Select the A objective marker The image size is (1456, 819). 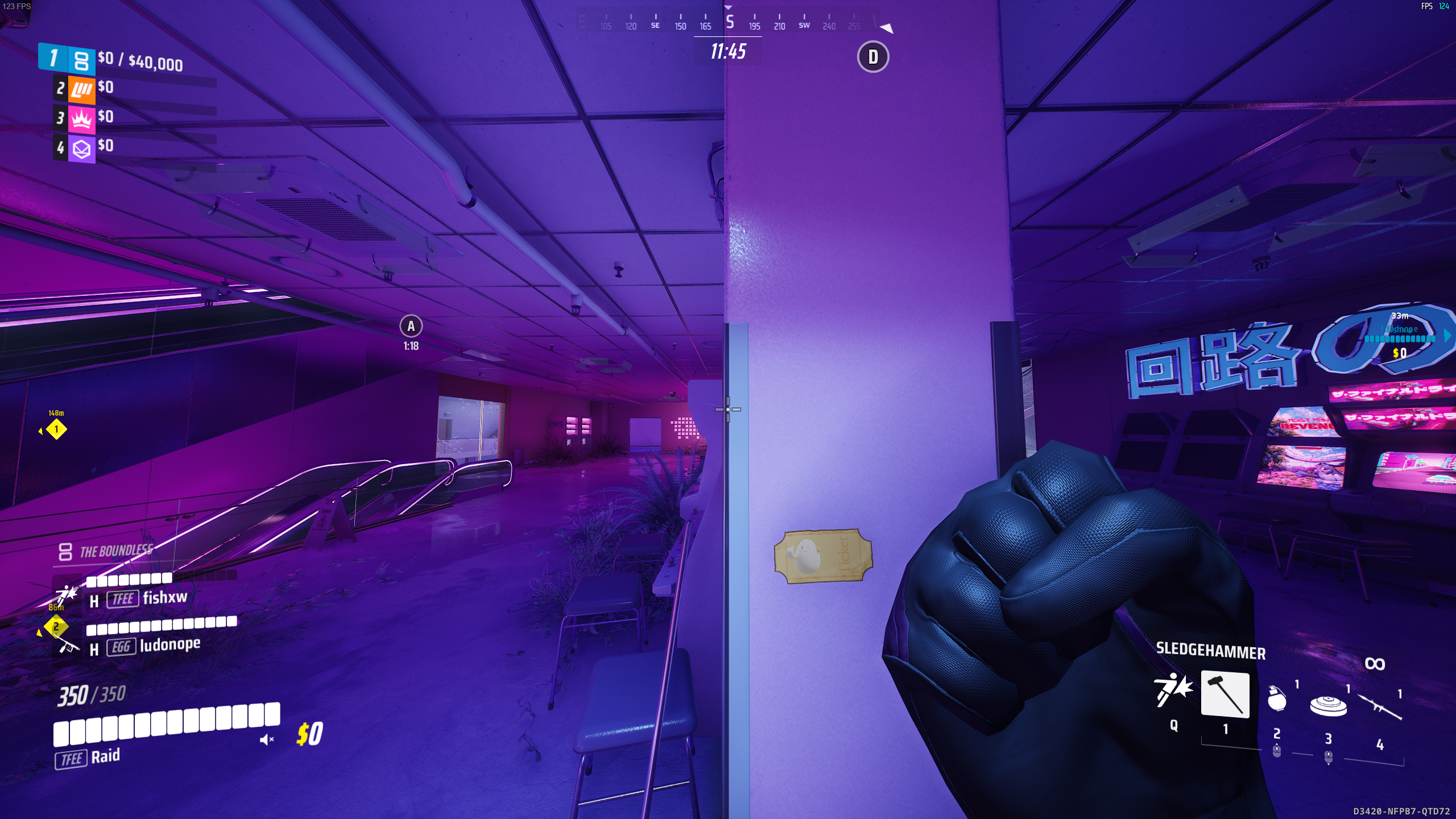coord(411,326)
